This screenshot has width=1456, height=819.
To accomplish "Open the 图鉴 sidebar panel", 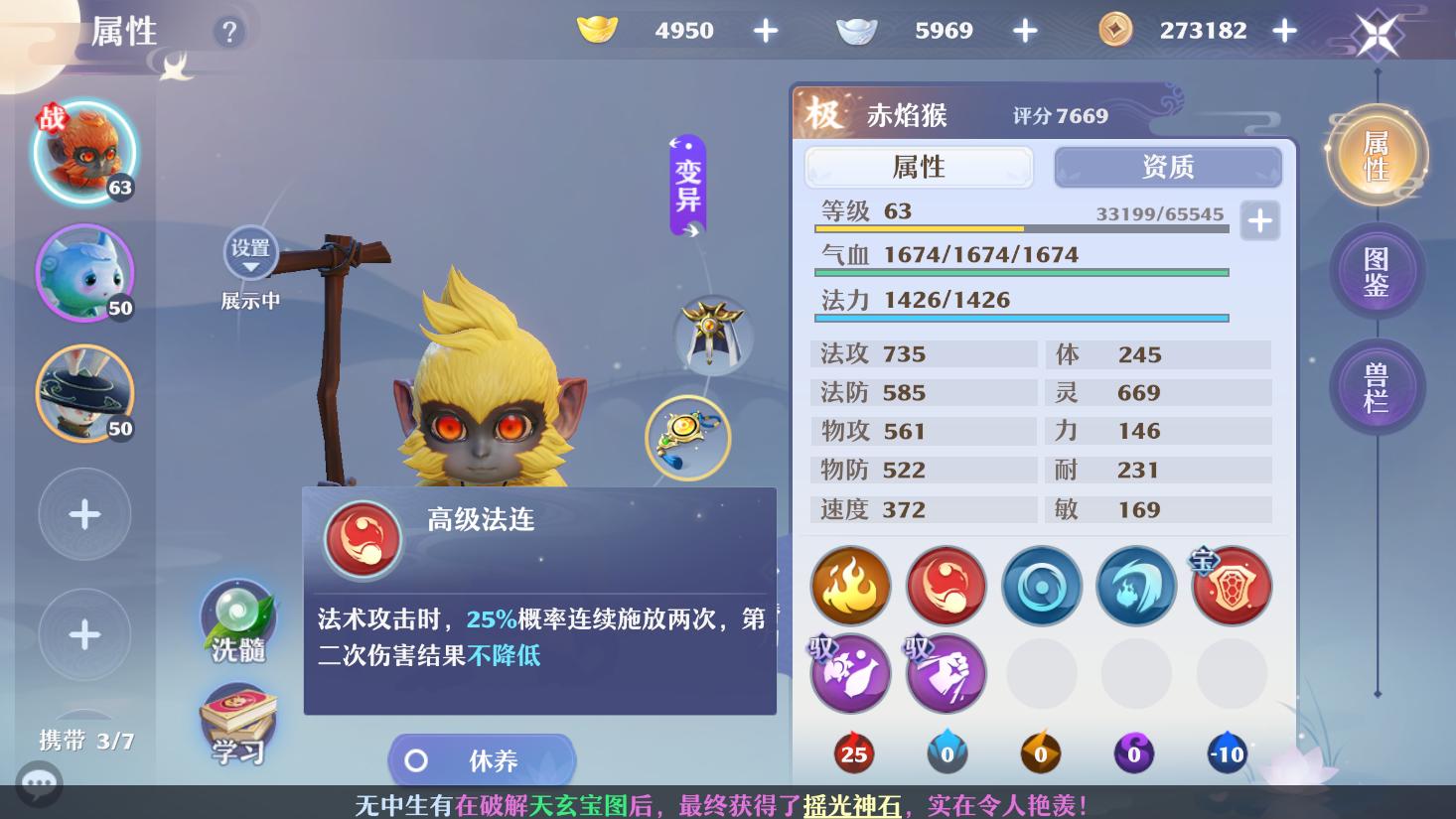I will pyautogui.click(x=1377, y=270).
